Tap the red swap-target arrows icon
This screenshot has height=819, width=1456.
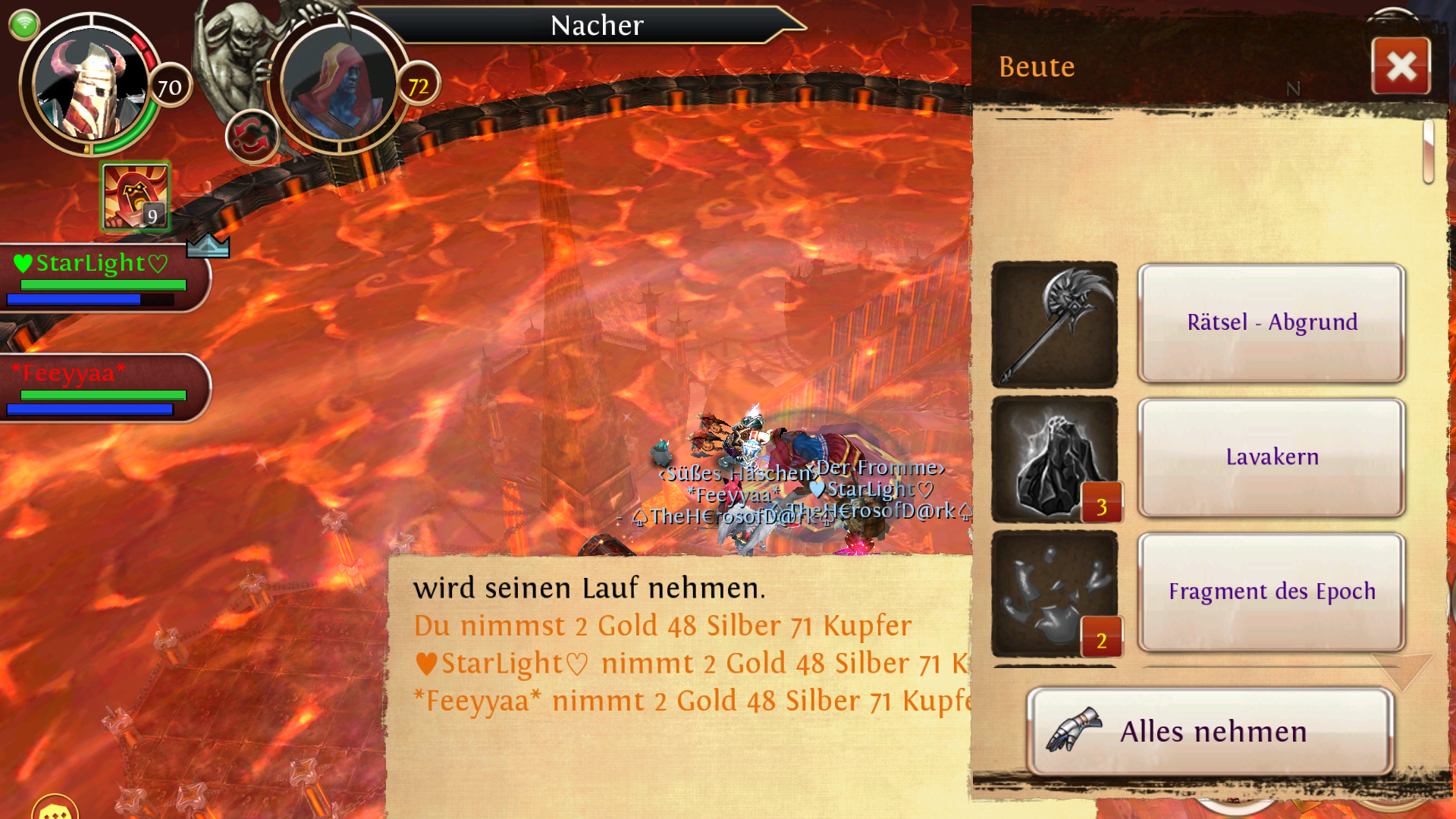pos(251,137)
